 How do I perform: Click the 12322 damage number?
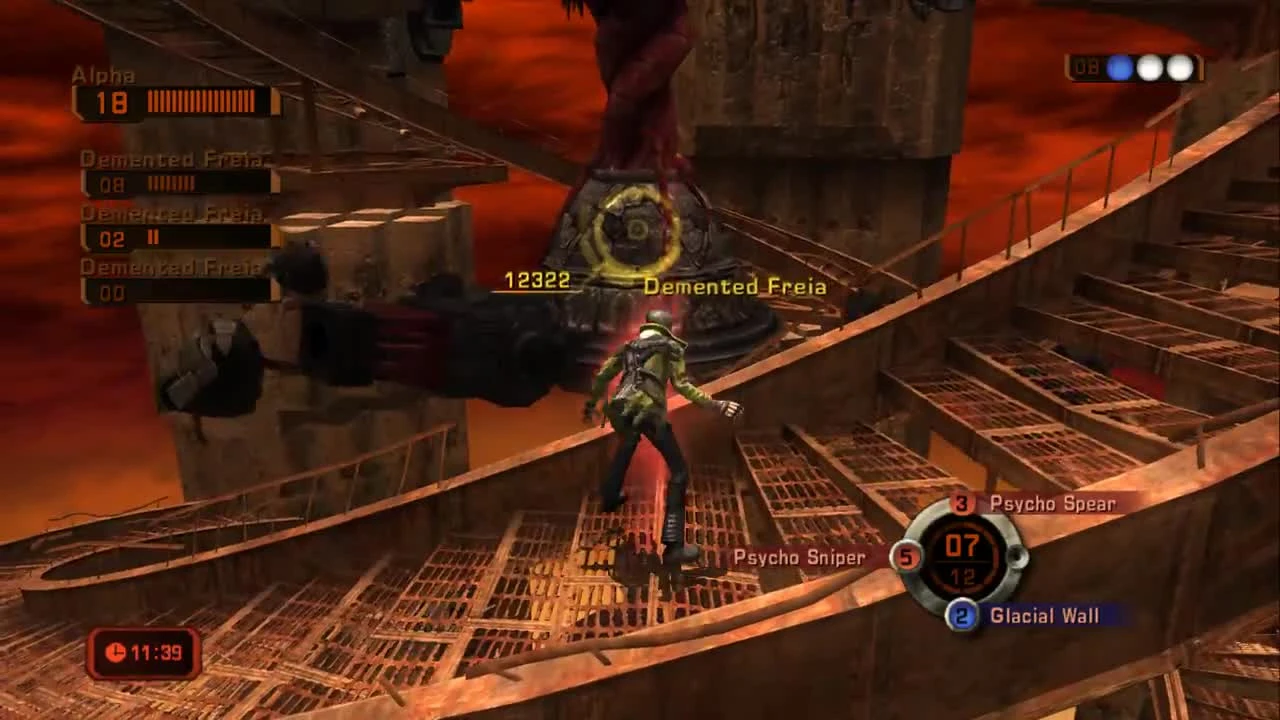tap(538, 281)
